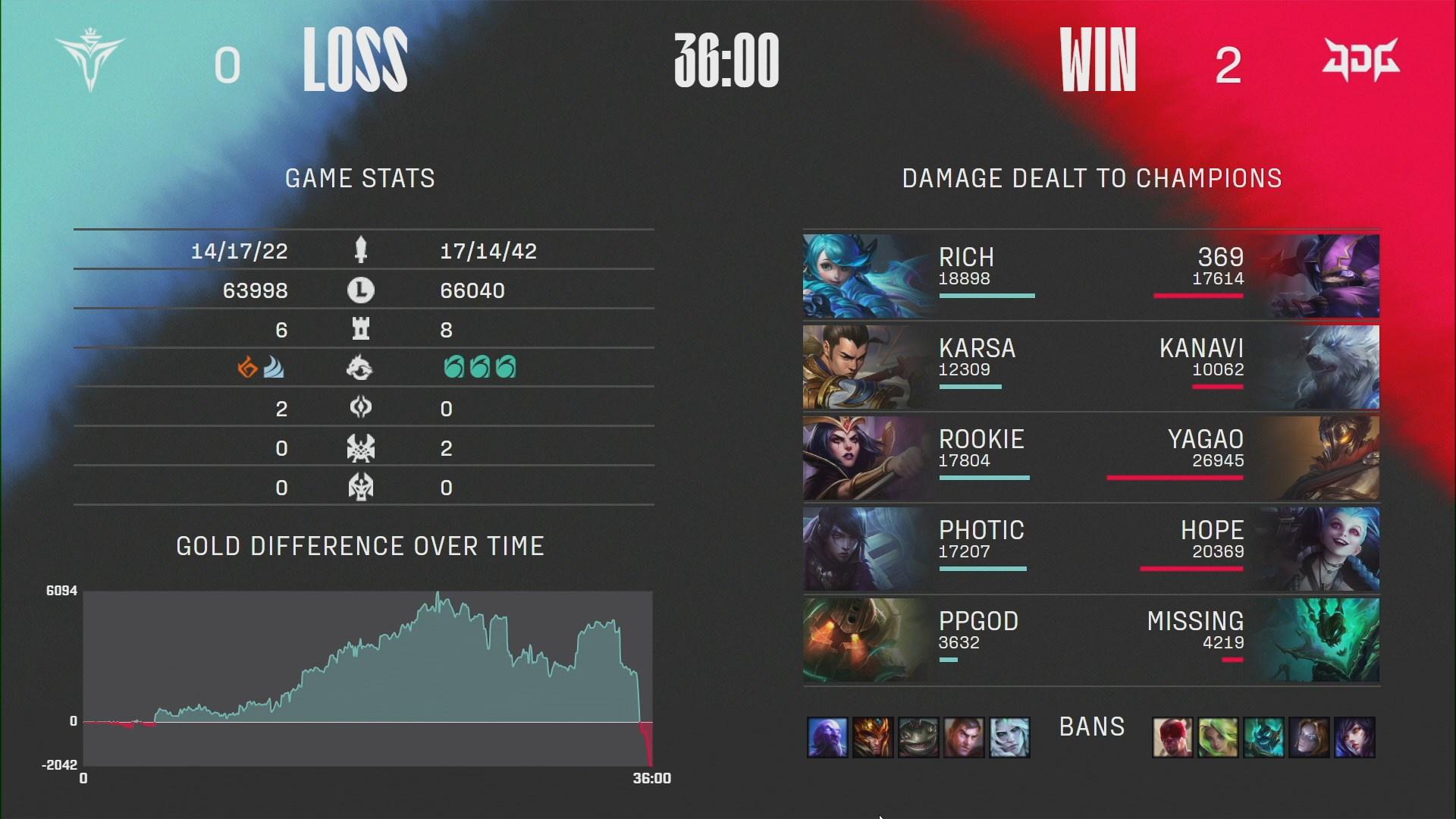Switch to DAMAGE DEALT TO CHAMPIONS view
The width and height of the screenshot is (1456, 819).
pos(1091,179)
